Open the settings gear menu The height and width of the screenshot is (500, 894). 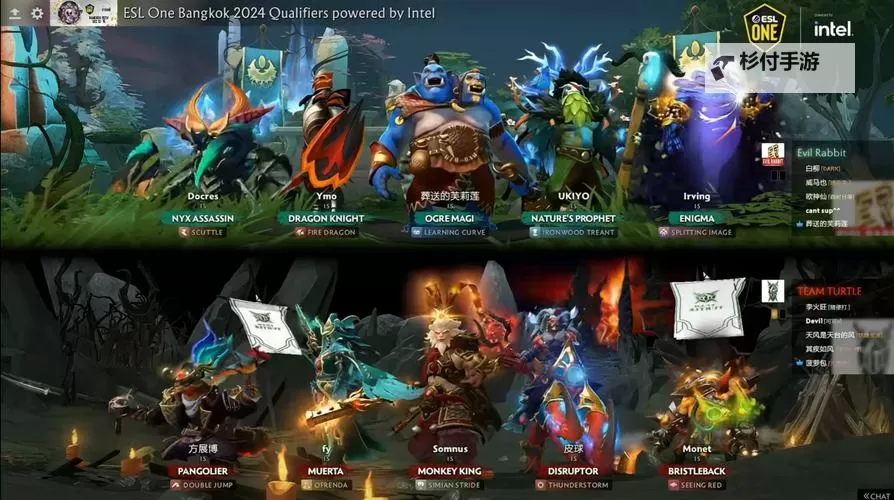pos(38,13)
